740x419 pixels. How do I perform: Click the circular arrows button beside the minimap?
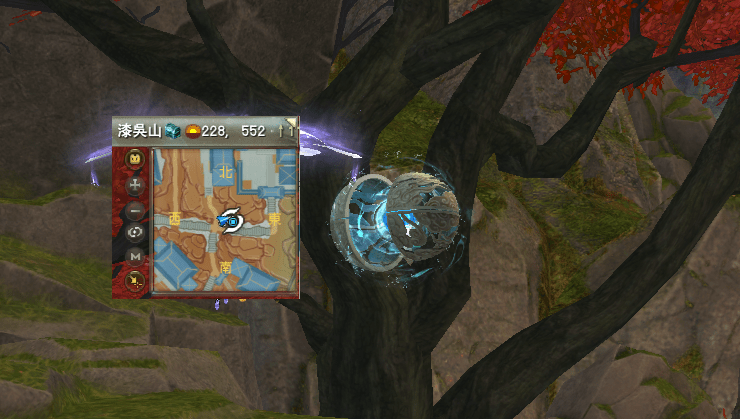(x=135, y=233)
